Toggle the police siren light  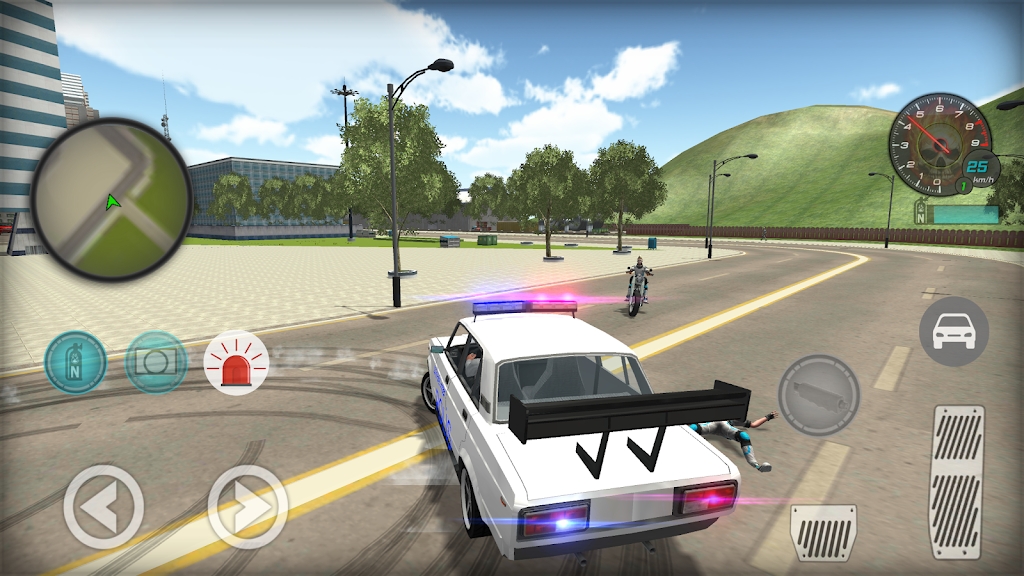(237, 362)
